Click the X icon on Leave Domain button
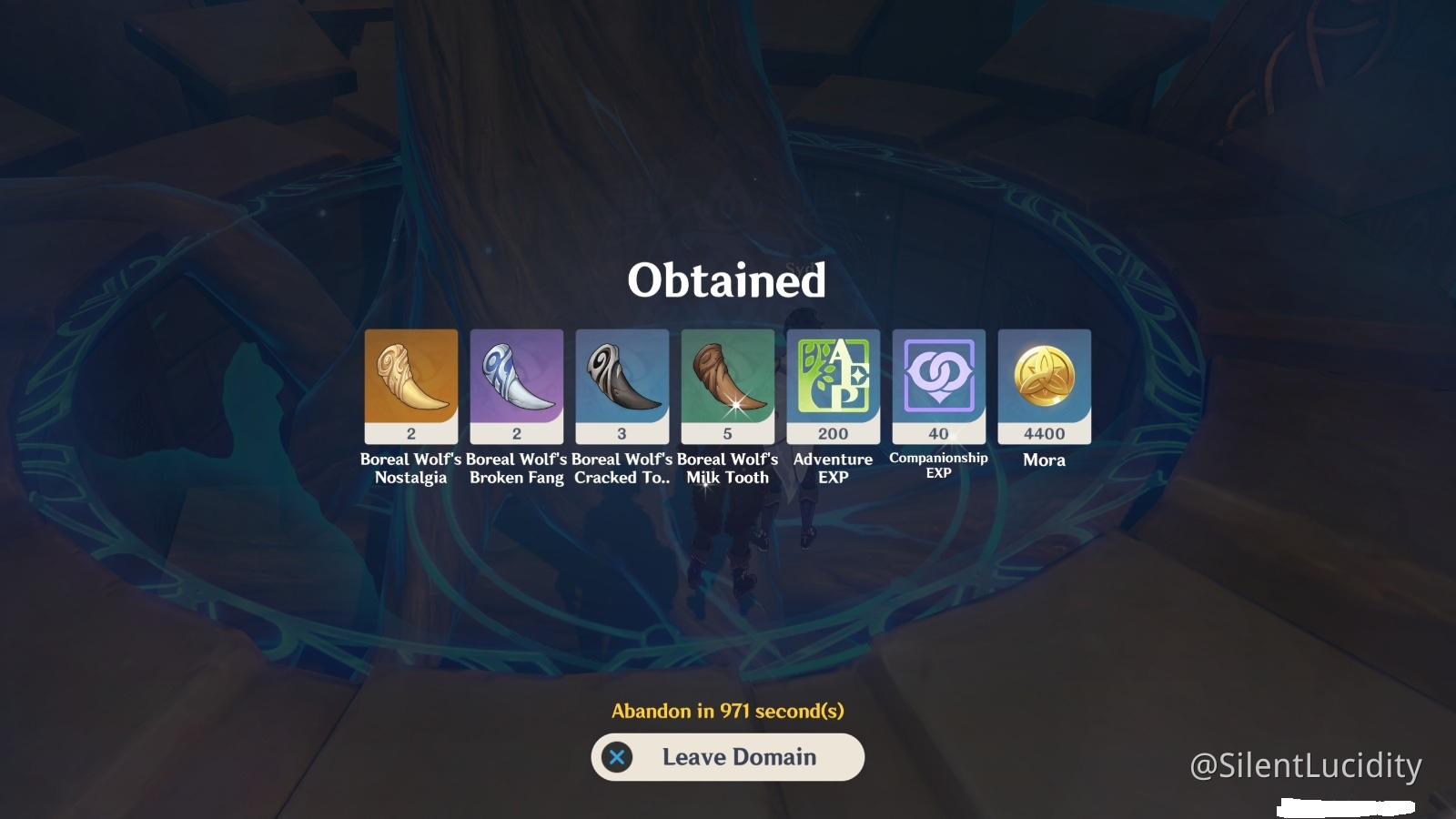Viewport: 1456px width, 819px height. (x=617, y=756)
